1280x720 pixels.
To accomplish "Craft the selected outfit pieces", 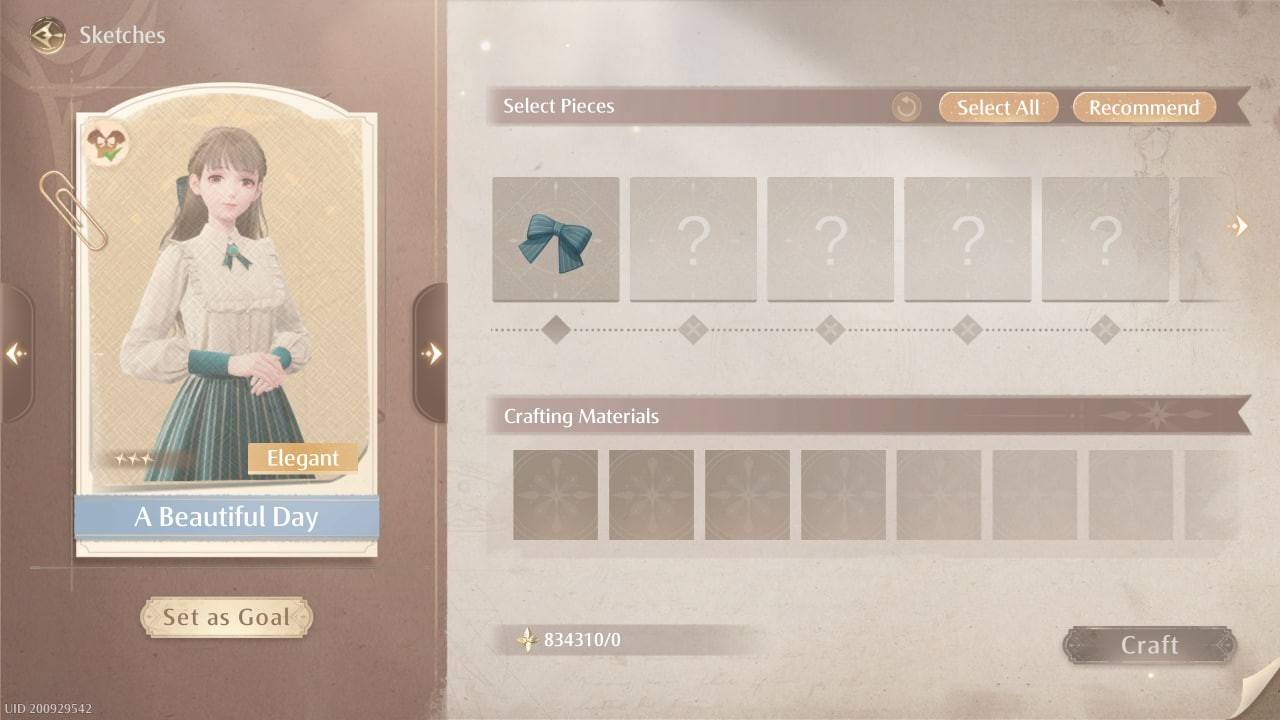I will pos(1149,645).
